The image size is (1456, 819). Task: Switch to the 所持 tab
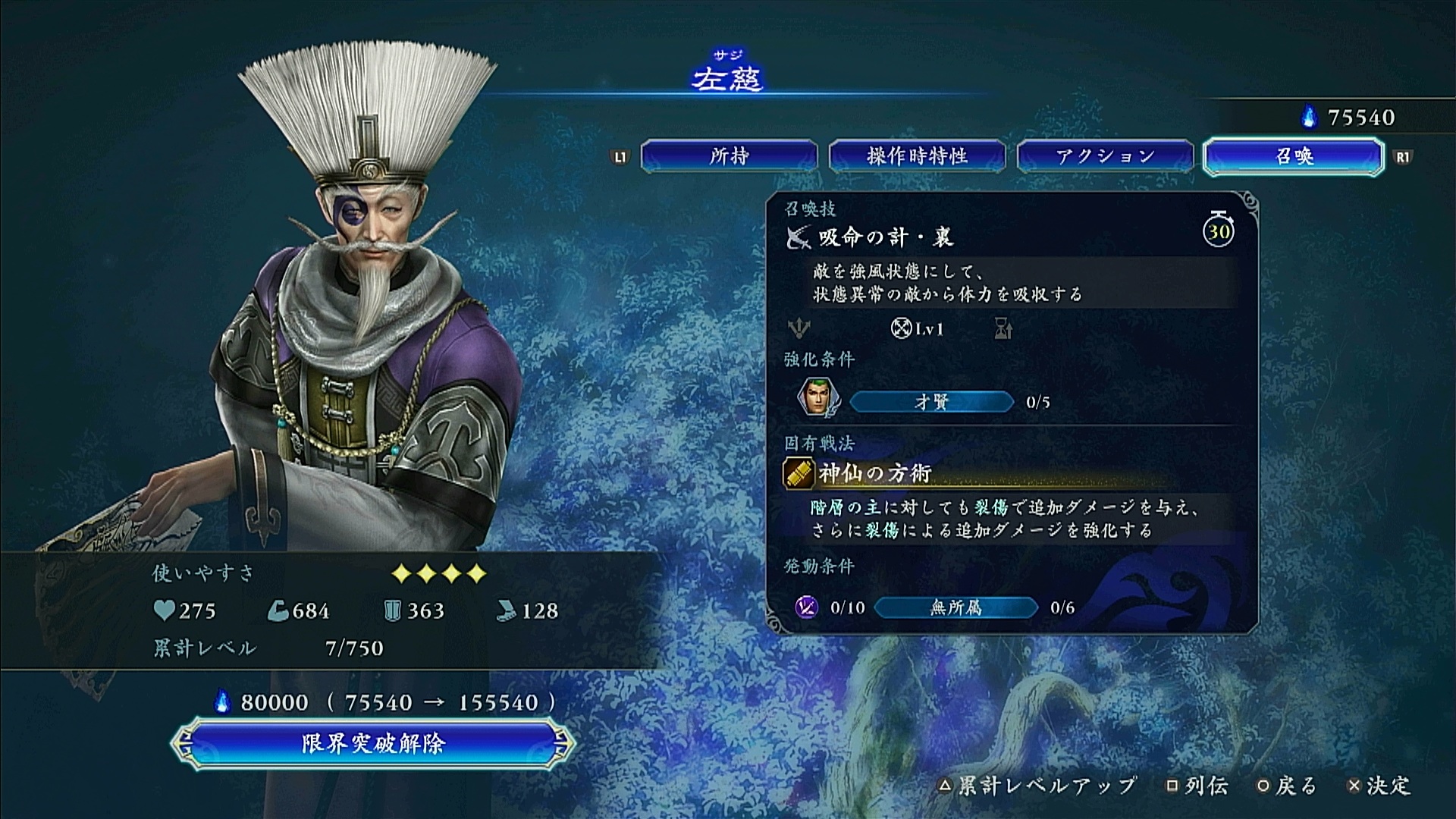[729, 156]
